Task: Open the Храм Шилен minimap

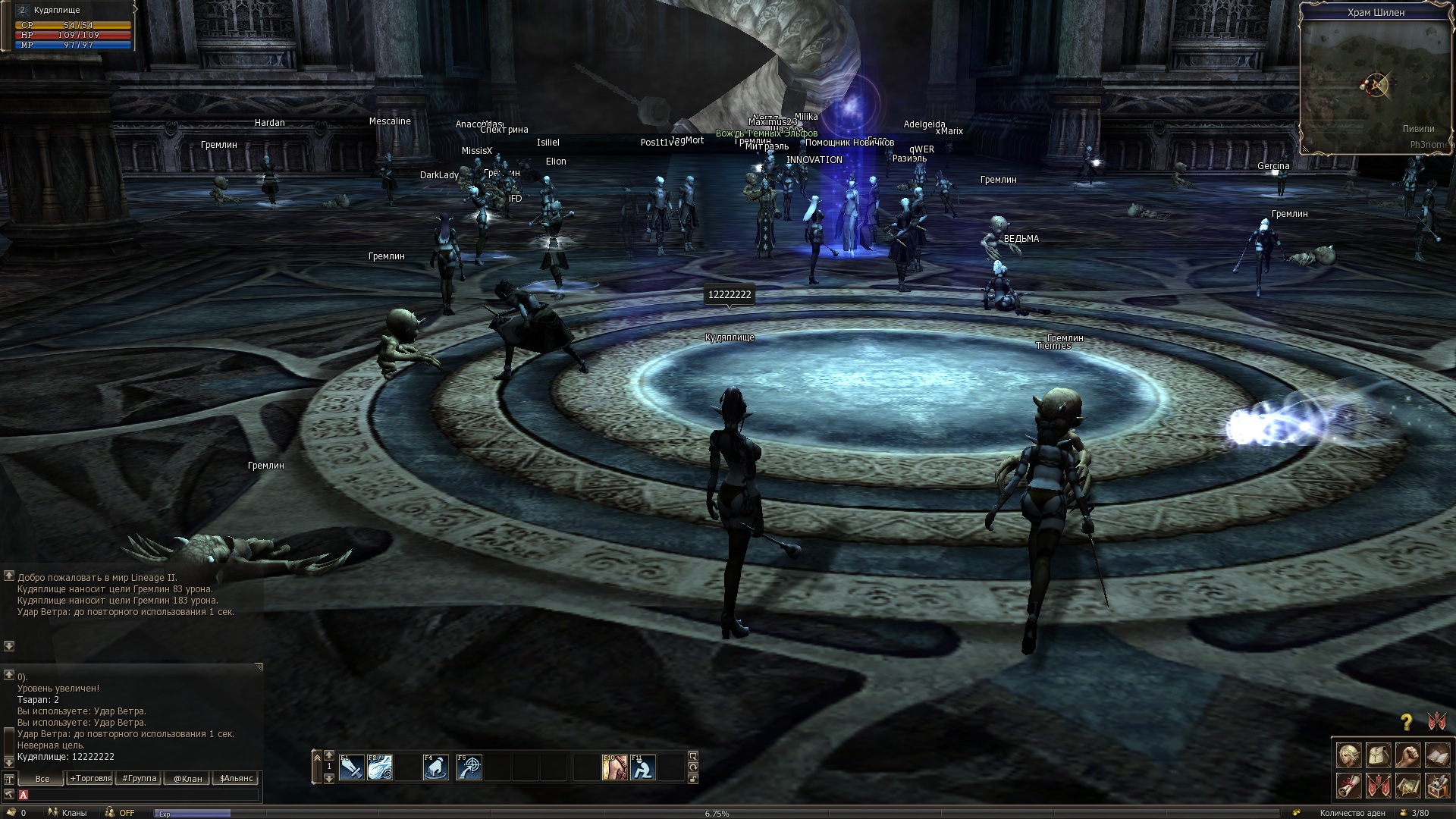Action: (x=1376, y=83)
